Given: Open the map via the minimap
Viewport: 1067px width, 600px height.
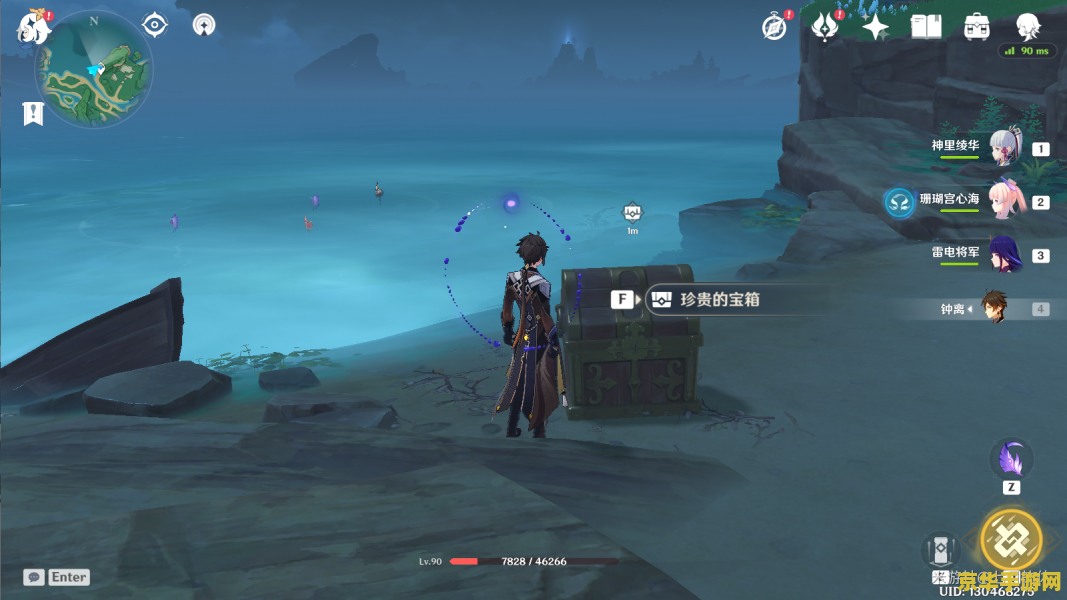Looking at the screenshot, I should coord(93,70).
